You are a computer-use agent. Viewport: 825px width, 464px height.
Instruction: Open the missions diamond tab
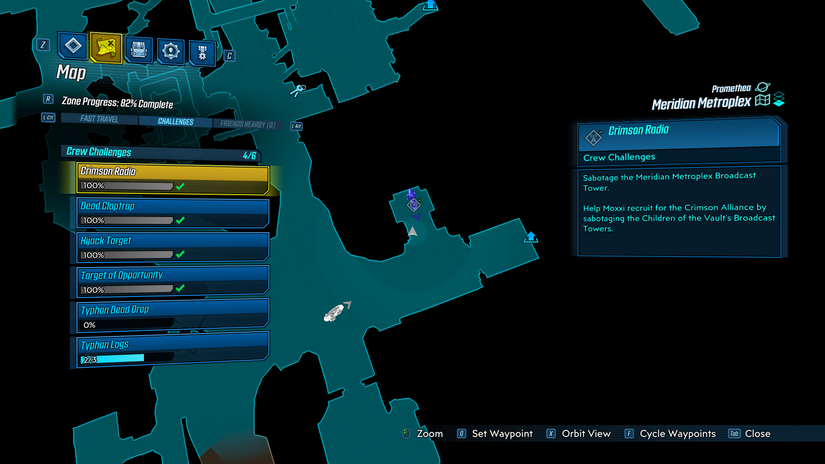pyautogui.click(x=73, y=45)
